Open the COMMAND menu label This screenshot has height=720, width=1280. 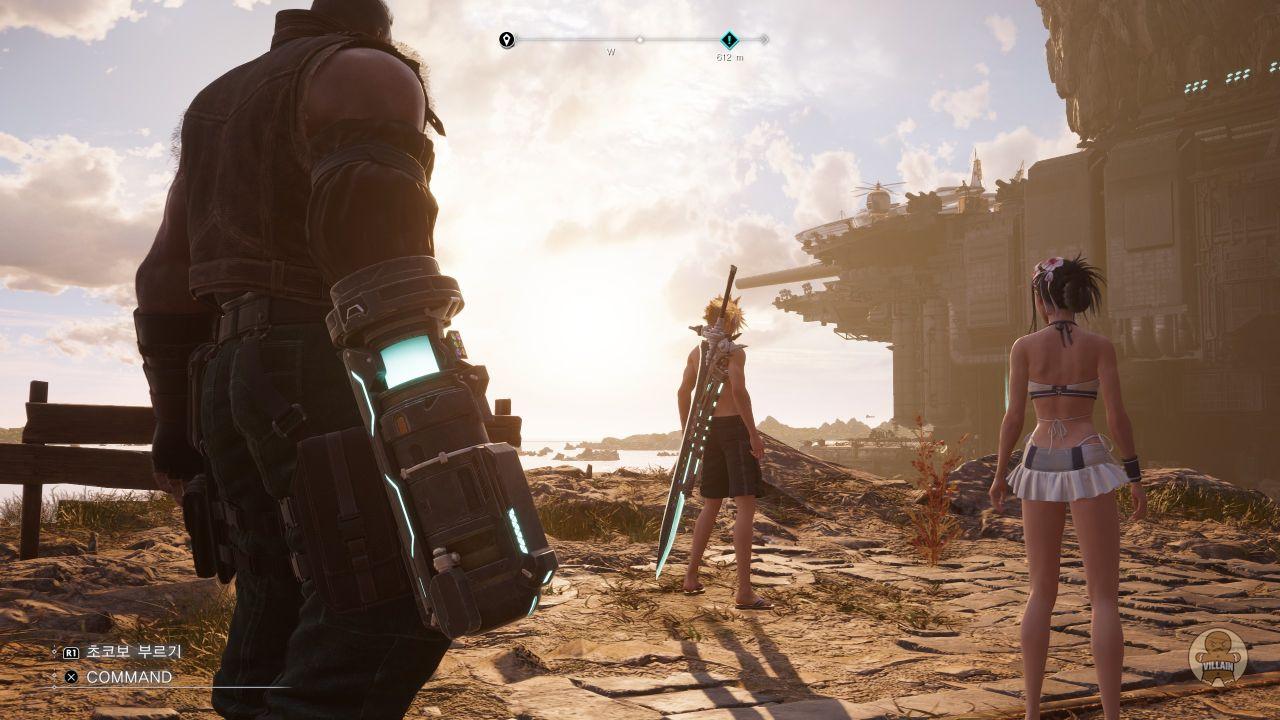(129, 677)
